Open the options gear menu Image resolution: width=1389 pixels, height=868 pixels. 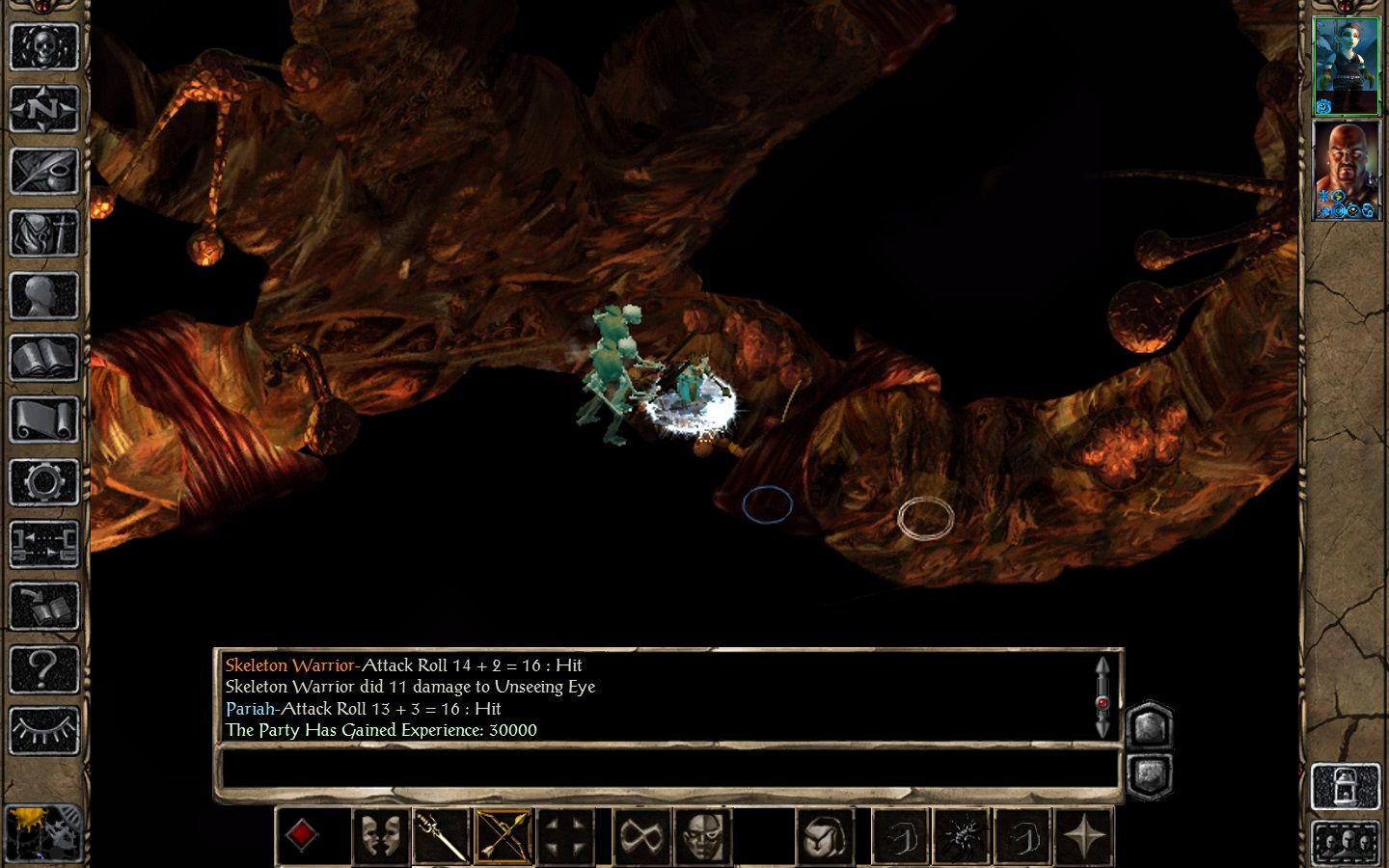43,481
